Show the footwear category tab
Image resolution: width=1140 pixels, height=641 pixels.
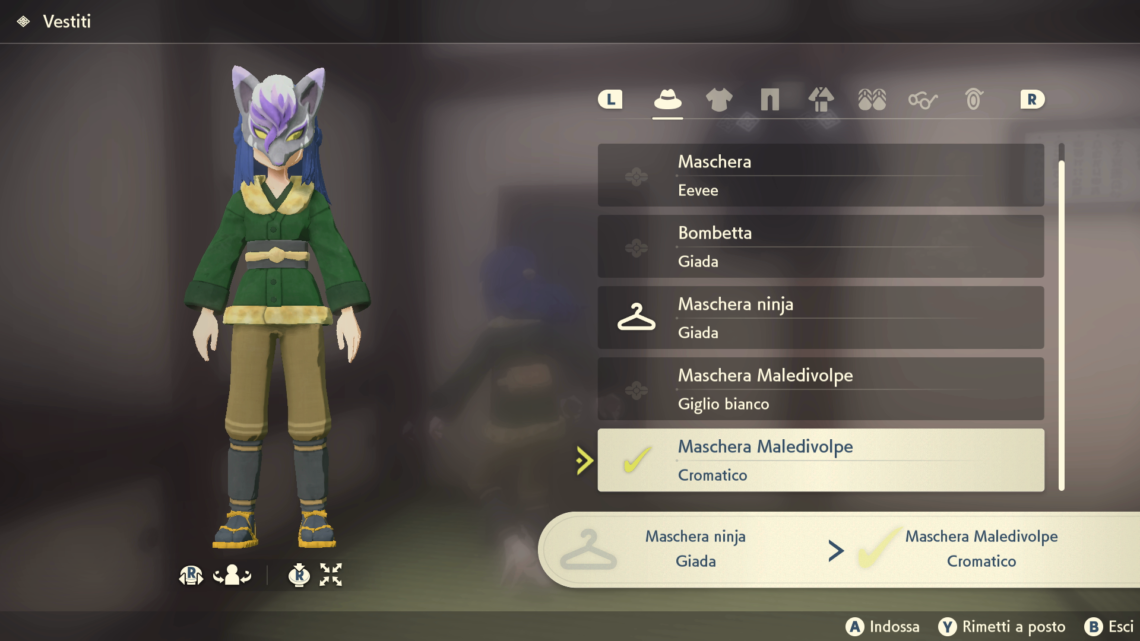(872, 99)
